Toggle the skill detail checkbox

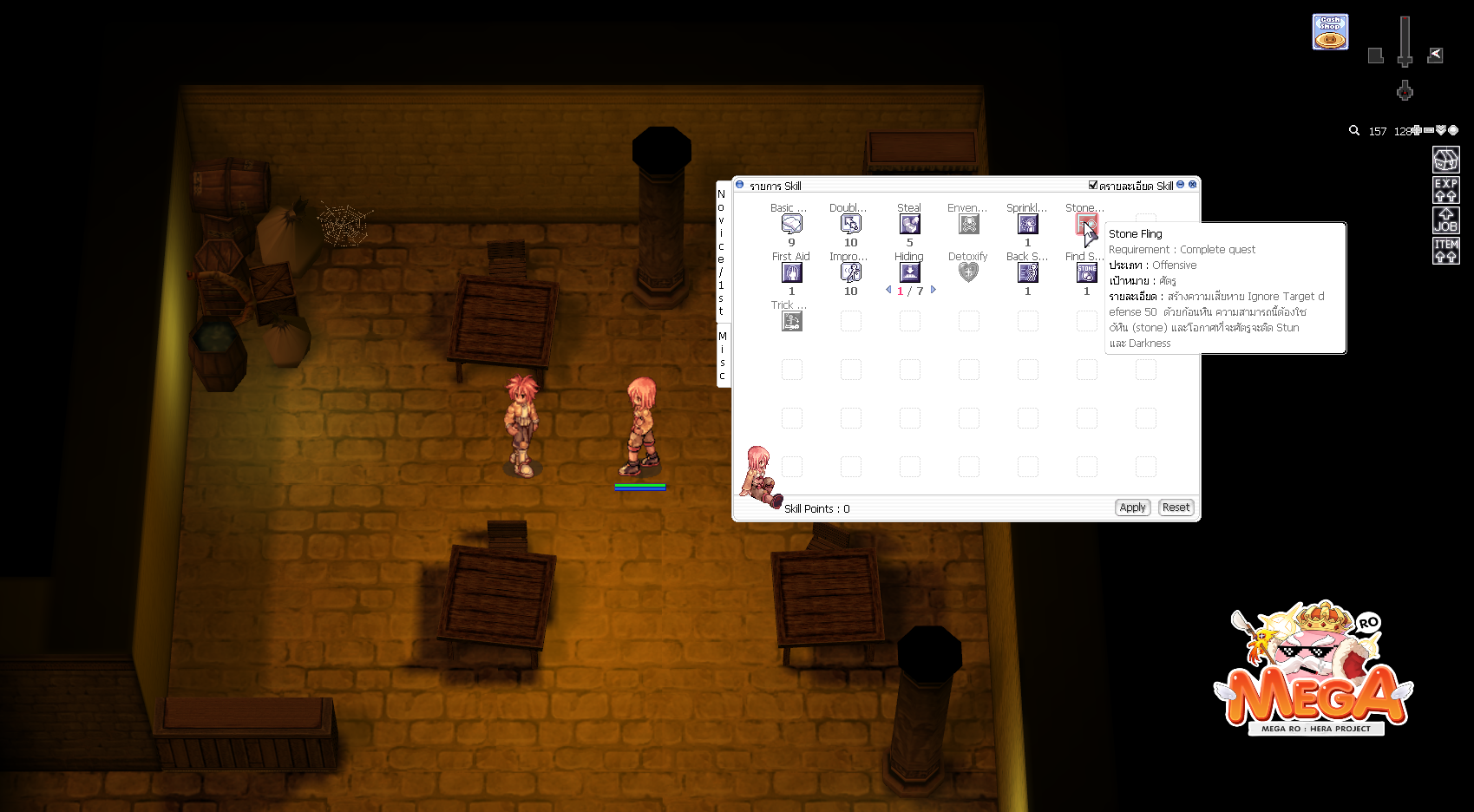coord(1093,185)
